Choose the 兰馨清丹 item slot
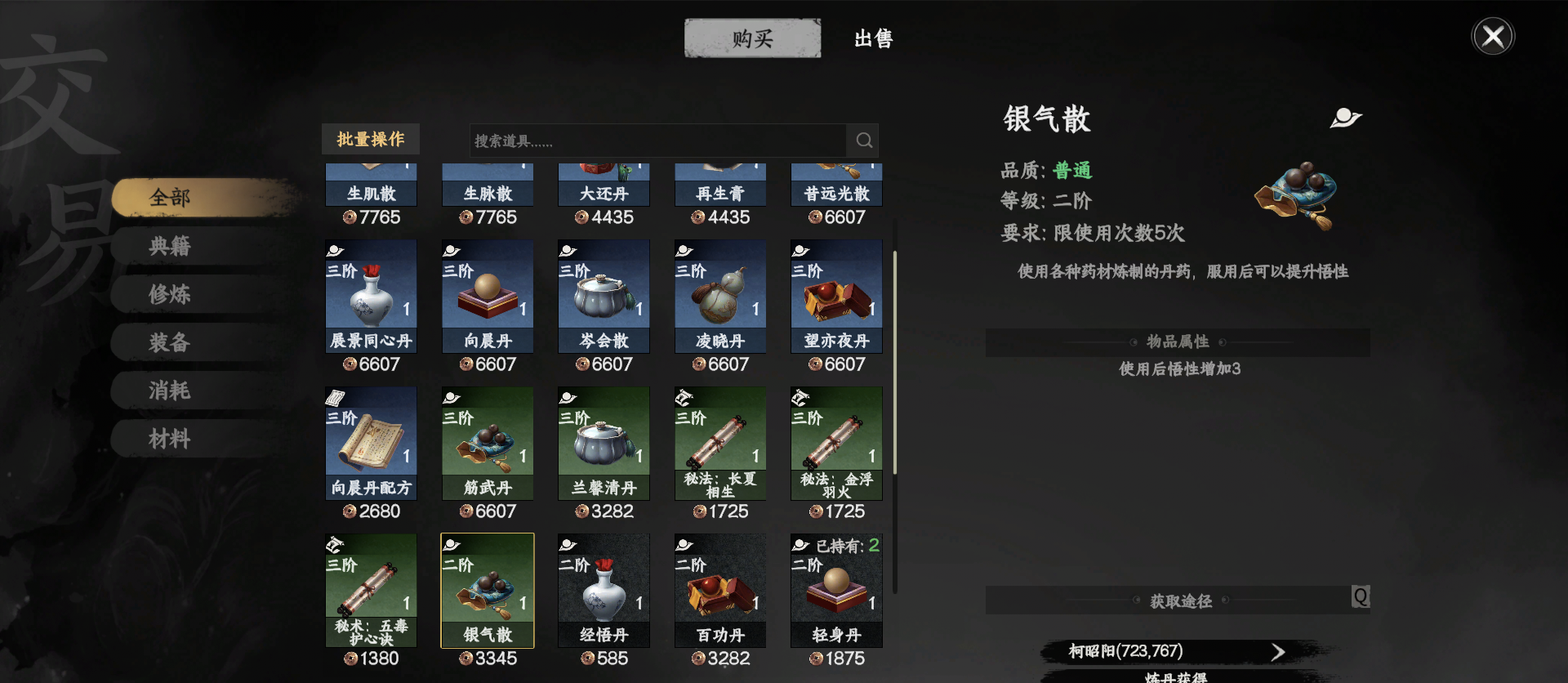The image size is (1568, 683). pyautogui.click(x=604, y=443)
